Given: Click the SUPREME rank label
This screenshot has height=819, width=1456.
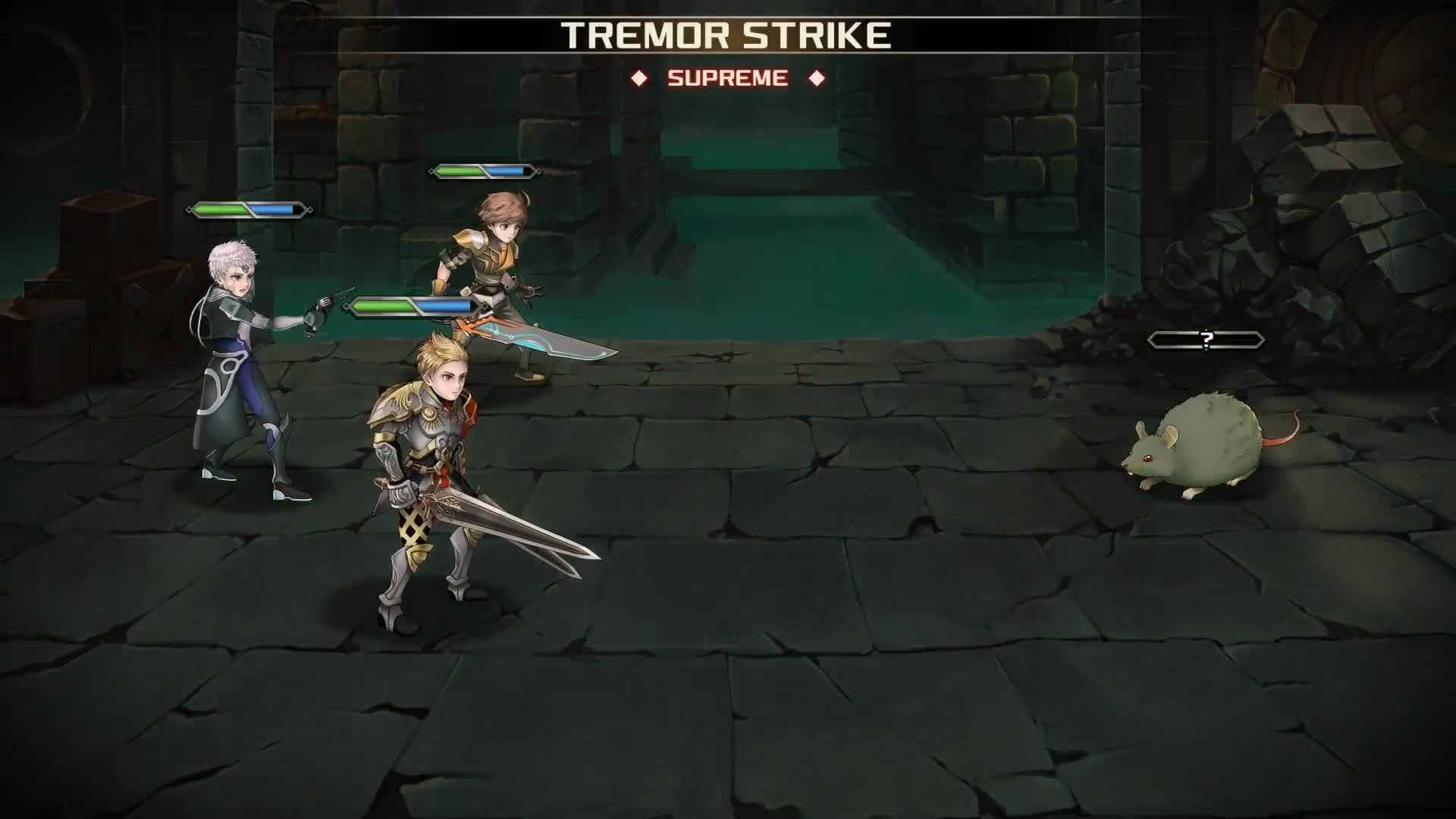Looking at the screenshot, I should pyautogui.click(x=728, y=77).
